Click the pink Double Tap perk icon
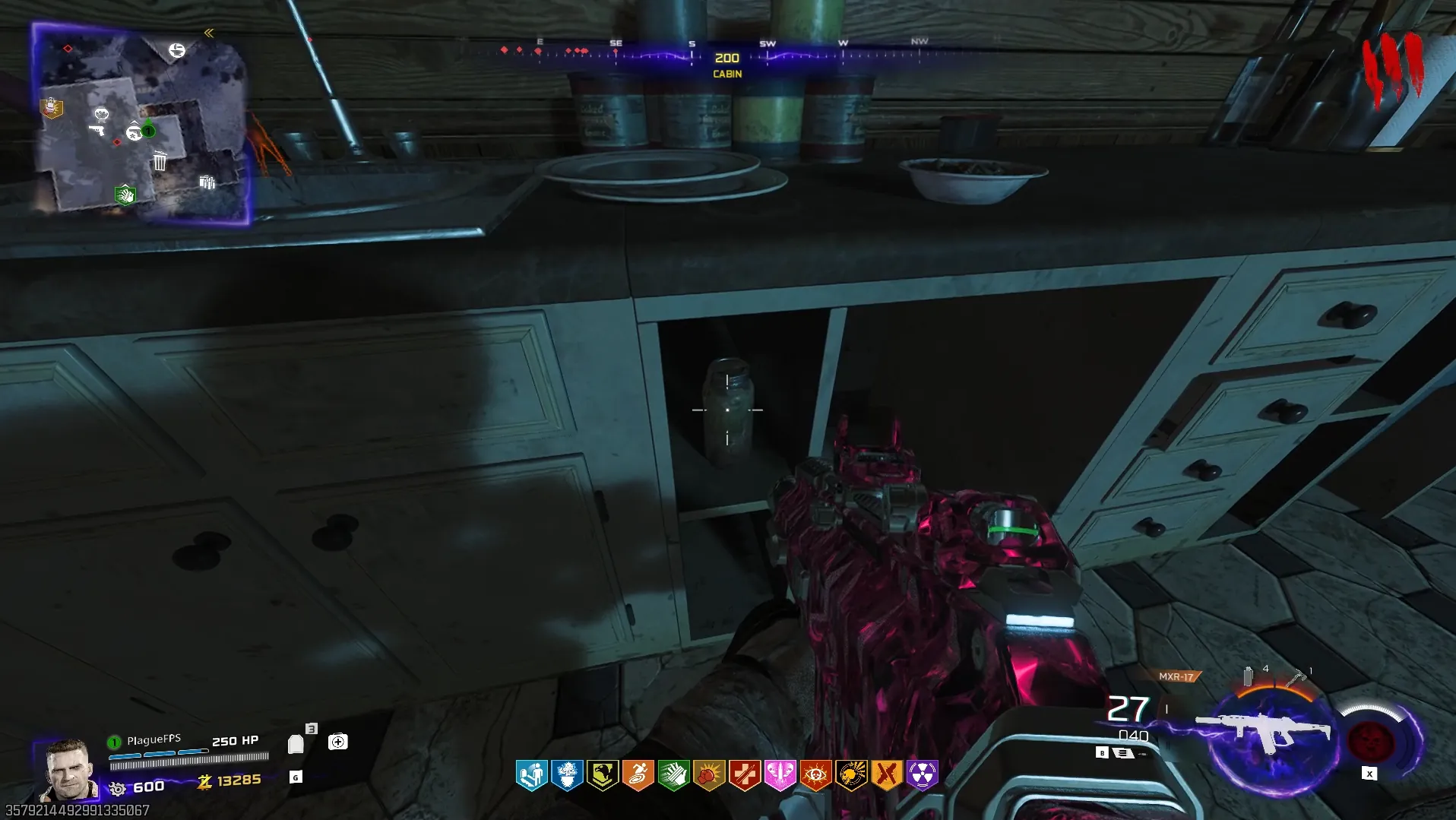The image size is (1456, 820). click(780, 775)
